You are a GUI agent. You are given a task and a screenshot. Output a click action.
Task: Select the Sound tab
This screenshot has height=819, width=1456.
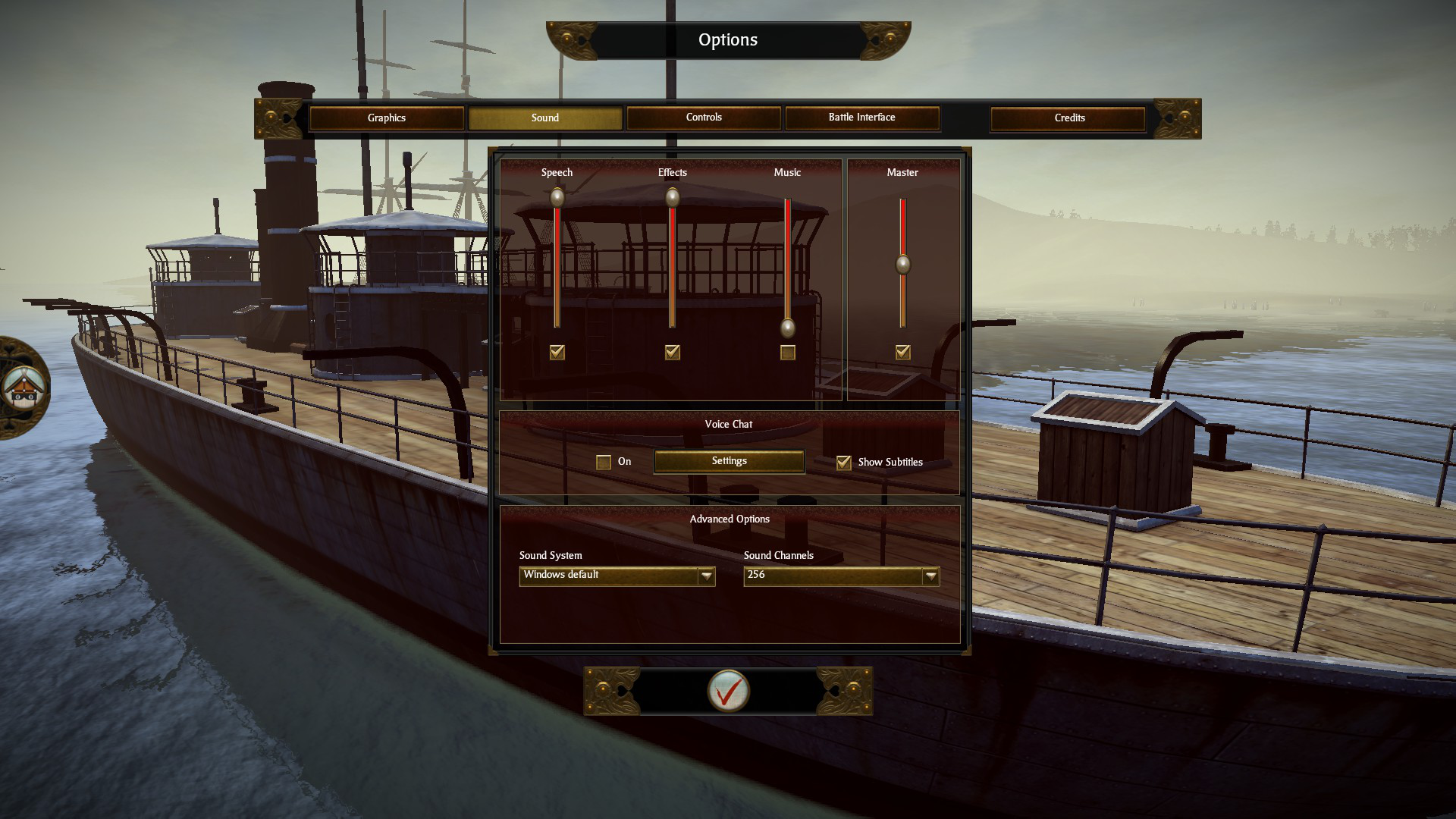click(x=544, y=118)
